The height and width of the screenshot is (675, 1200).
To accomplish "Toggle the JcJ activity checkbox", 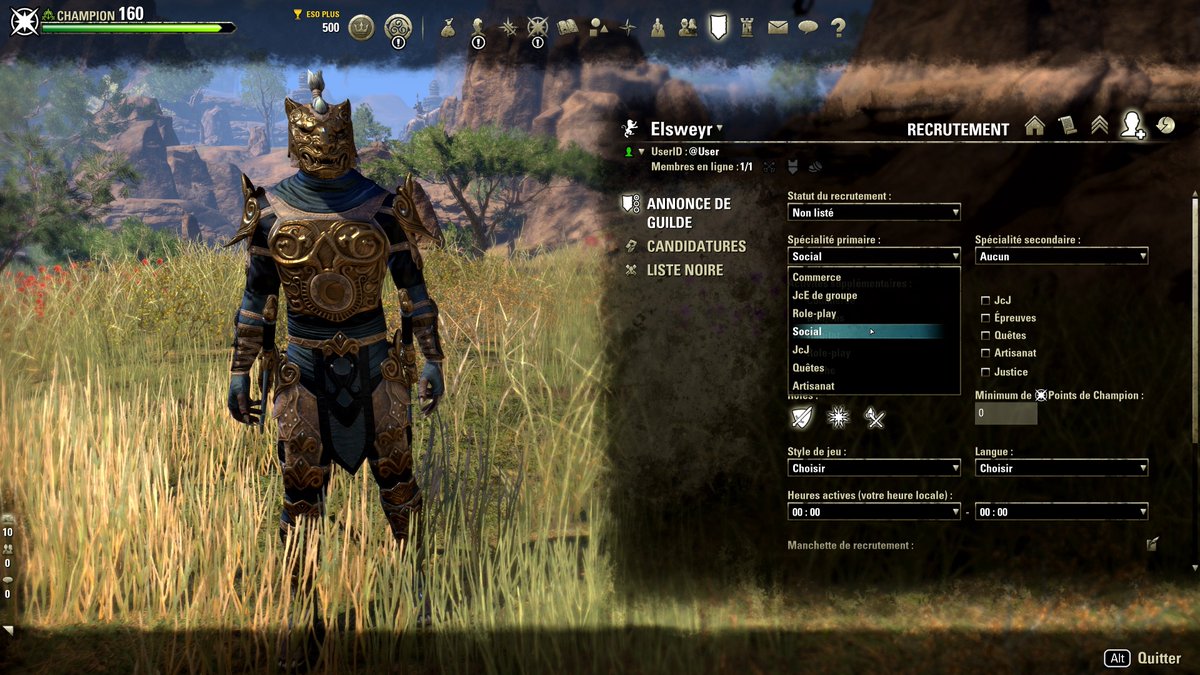I will pyautogui.click(x=986, y=300).
